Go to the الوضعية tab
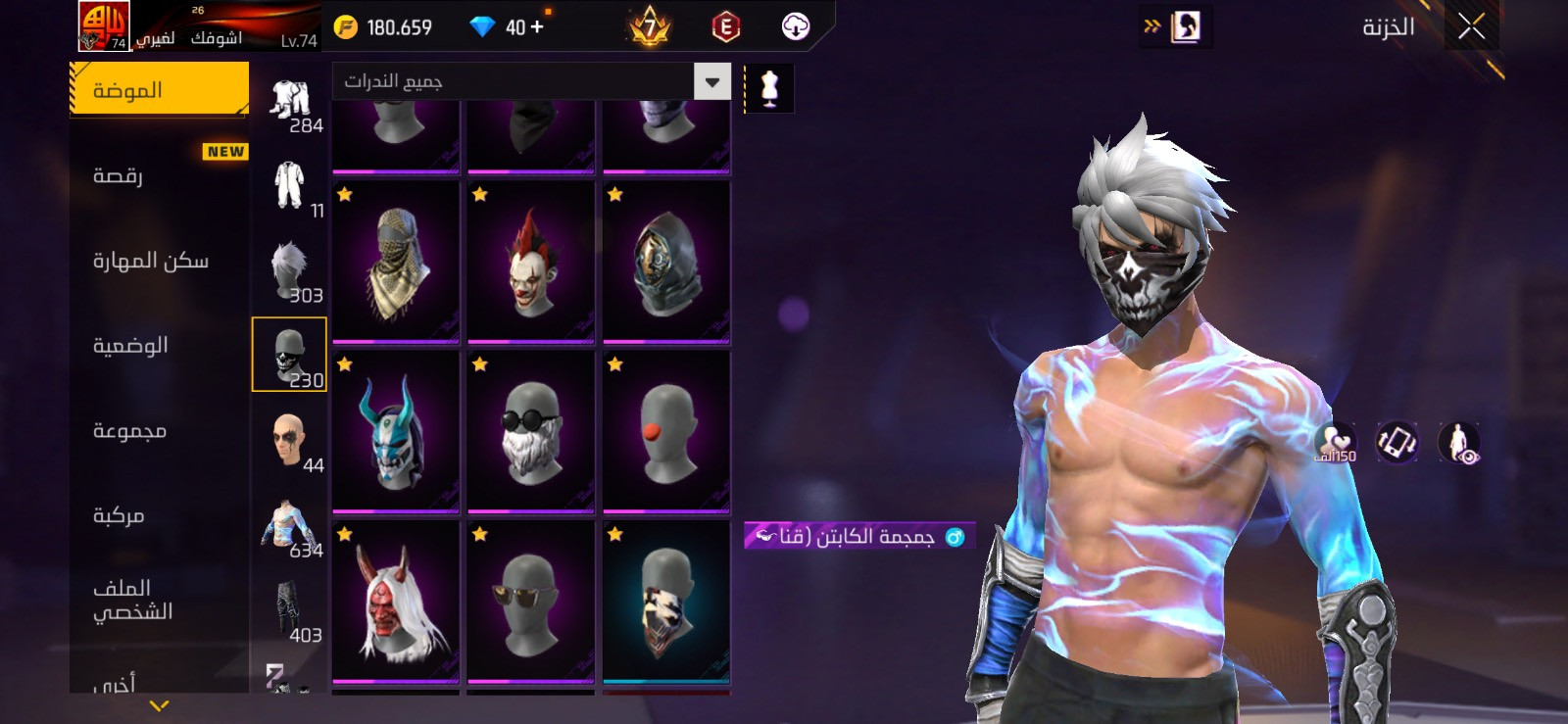The image size is (1568, 724). pos(130,346)
